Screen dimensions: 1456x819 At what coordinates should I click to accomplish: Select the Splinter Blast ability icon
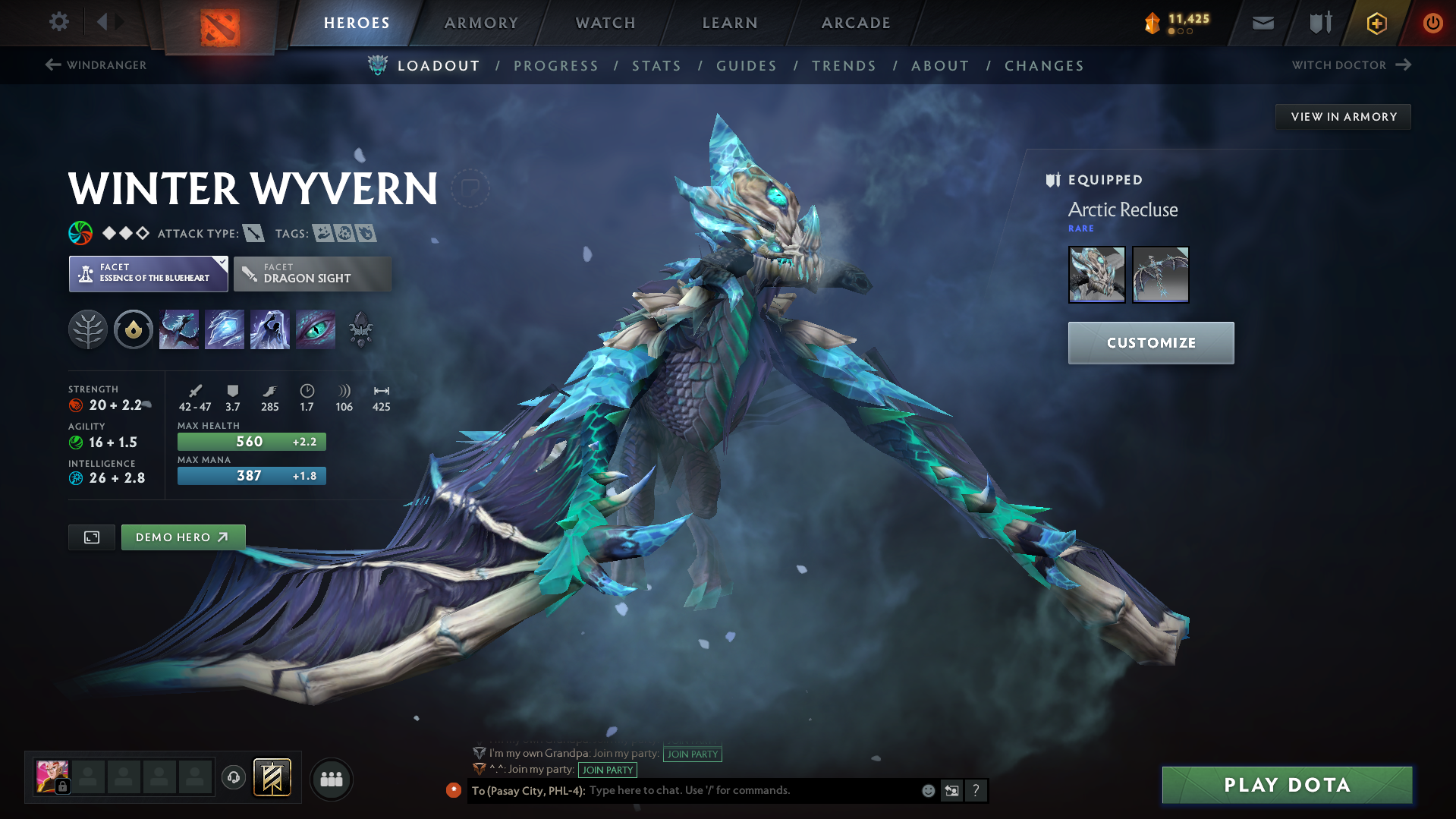224,329
